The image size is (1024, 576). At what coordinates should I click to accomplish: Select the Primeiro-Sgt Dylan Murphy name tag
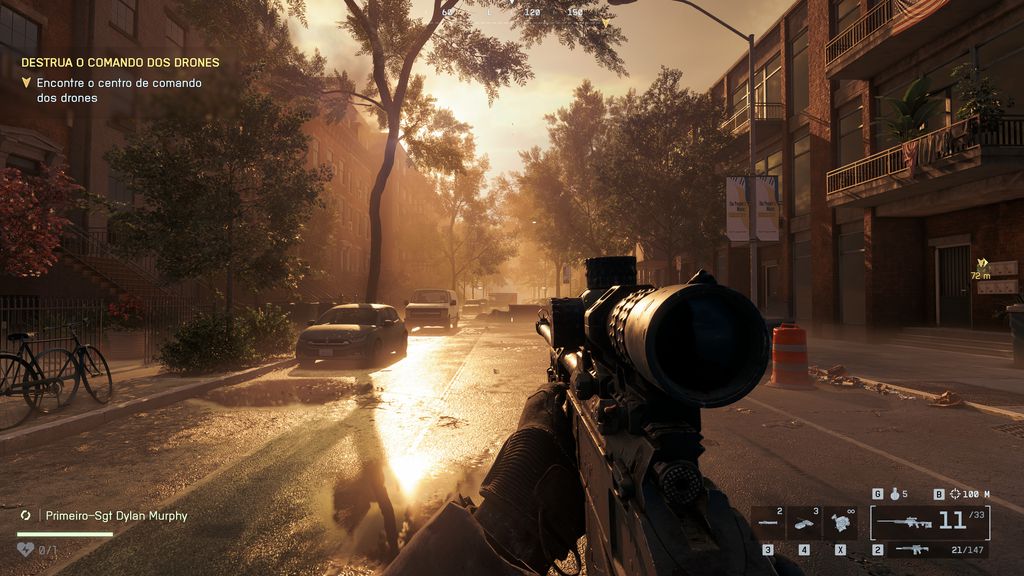115,516
